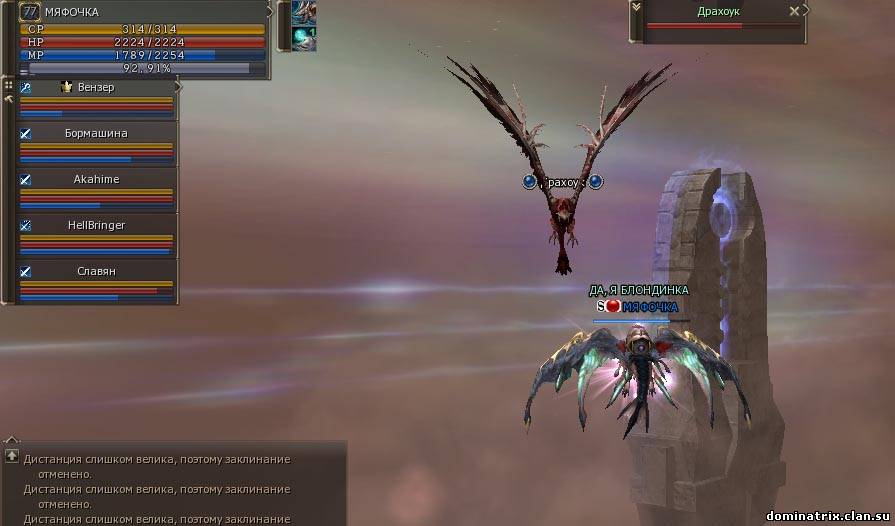Viewport: 895px width, 526px height.
Task: Open party options grid button
Action: 8,85
